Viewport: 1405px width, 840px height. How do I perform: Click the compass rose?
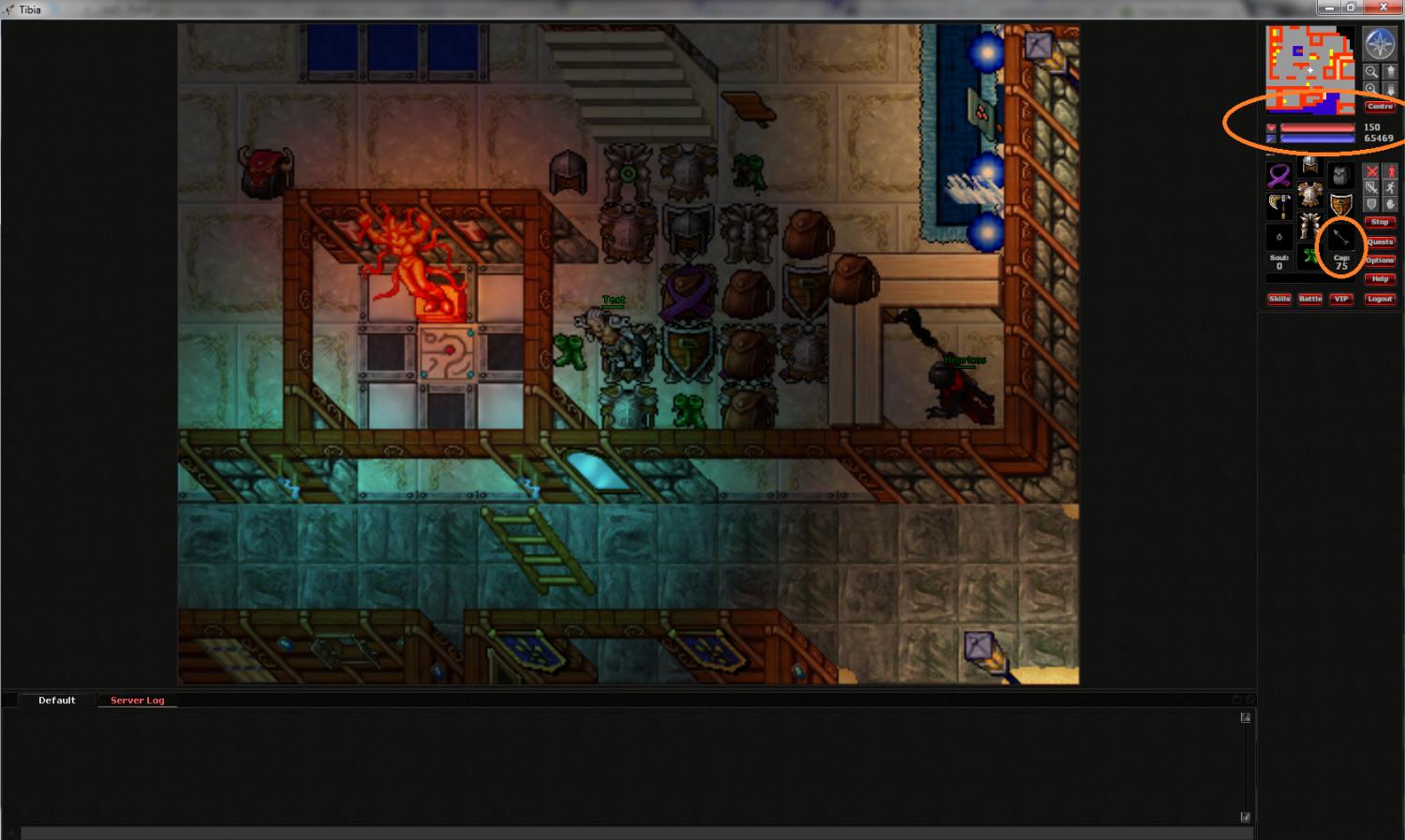[1380, 44]
